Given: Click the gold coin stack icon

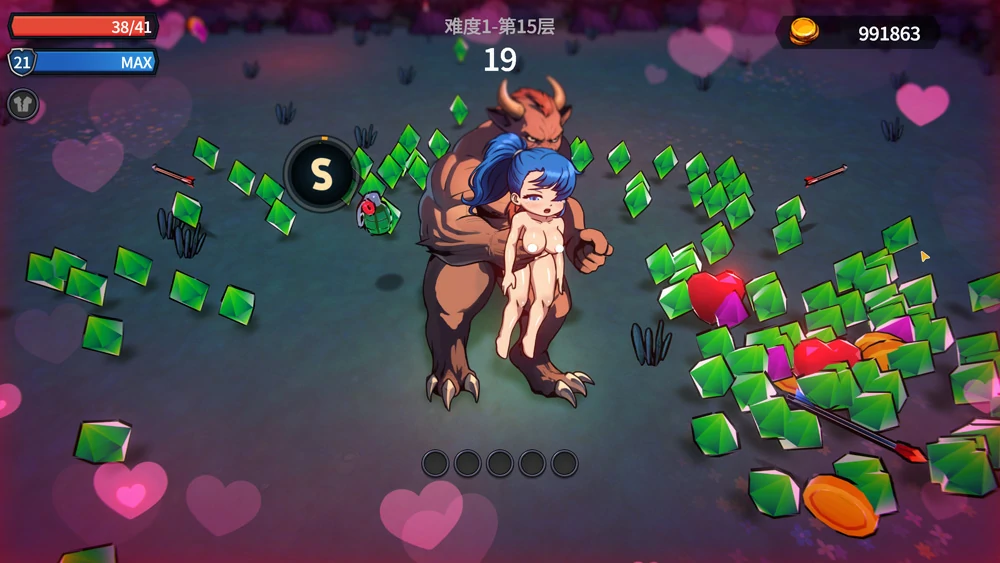Looking at the screenshot, I should (x=803, y=32).
